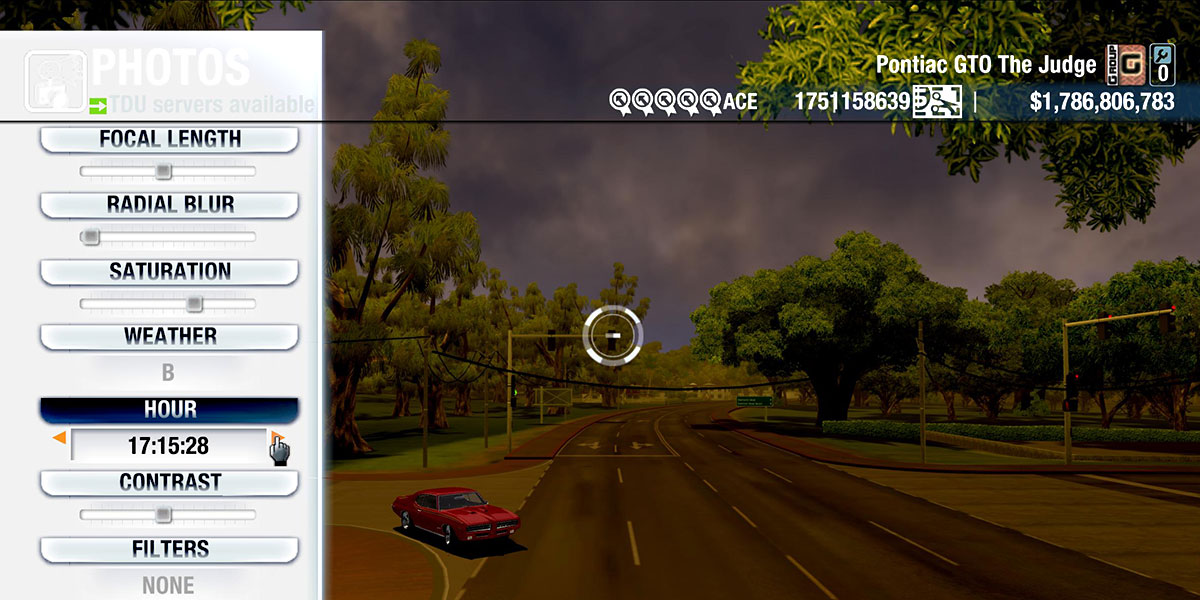Decrease the hour with the left arrow
The width and height of the screenshot is (1200, 600).
pos(60,438)
